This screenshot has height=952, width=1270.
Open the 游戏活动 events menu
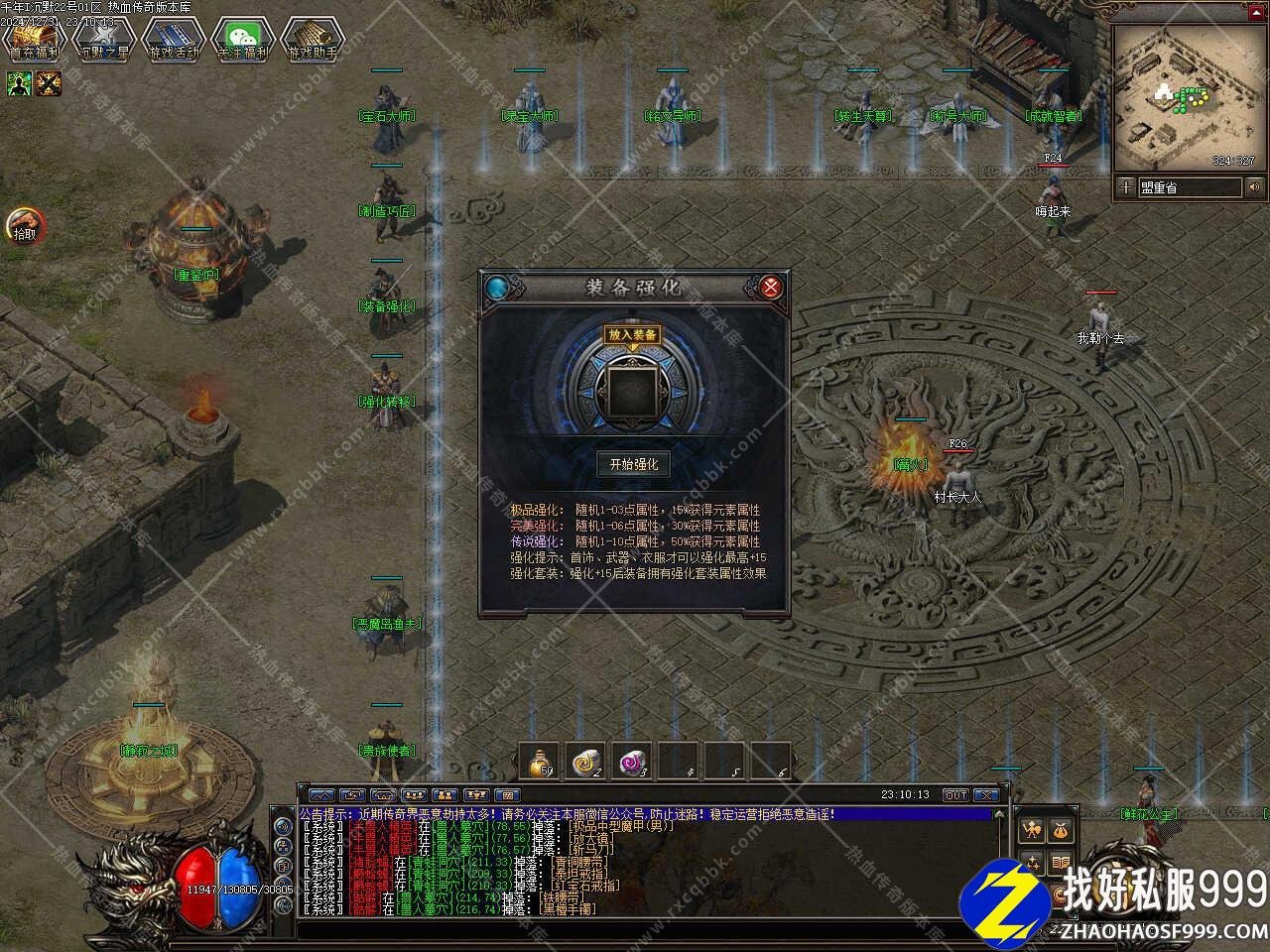174,40
